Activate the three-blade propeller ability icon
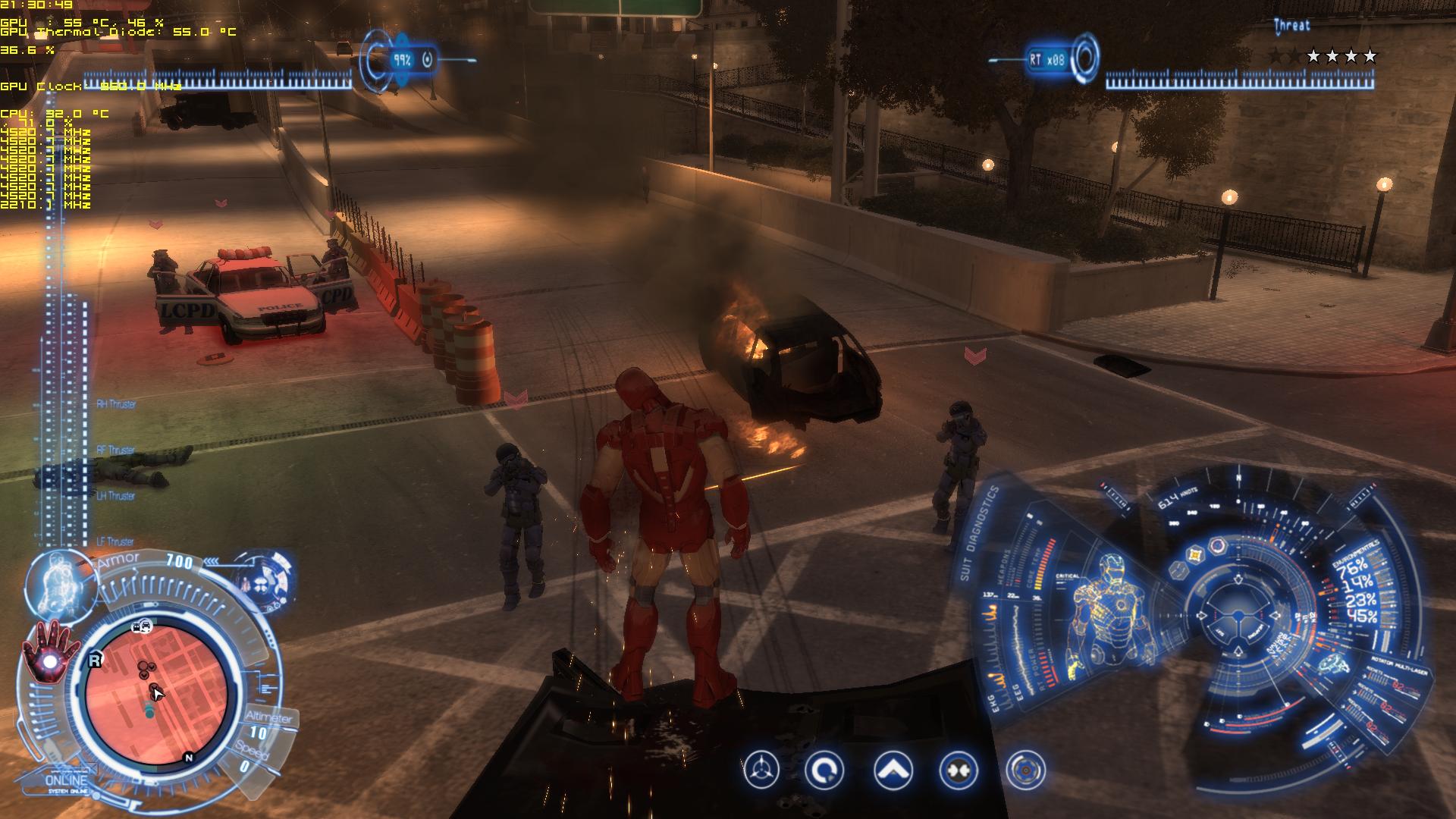The height and width of the screenshot is (819, 1456). click(x=761, y=770)
